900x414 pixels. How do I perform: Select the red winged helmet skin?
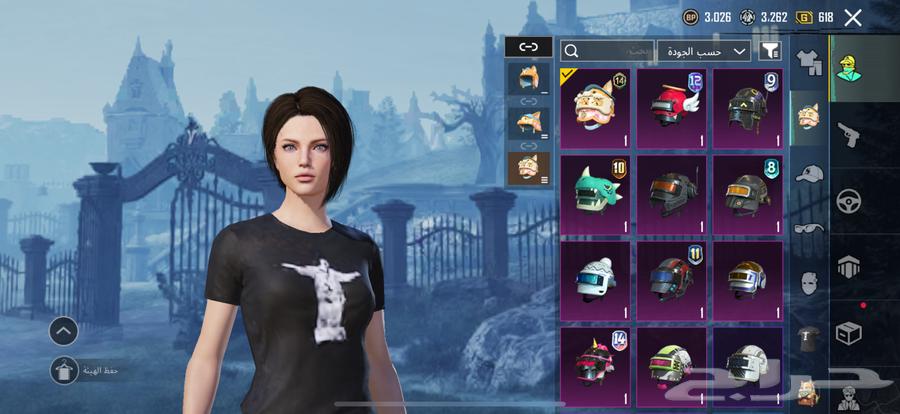(x=671, y=108)
